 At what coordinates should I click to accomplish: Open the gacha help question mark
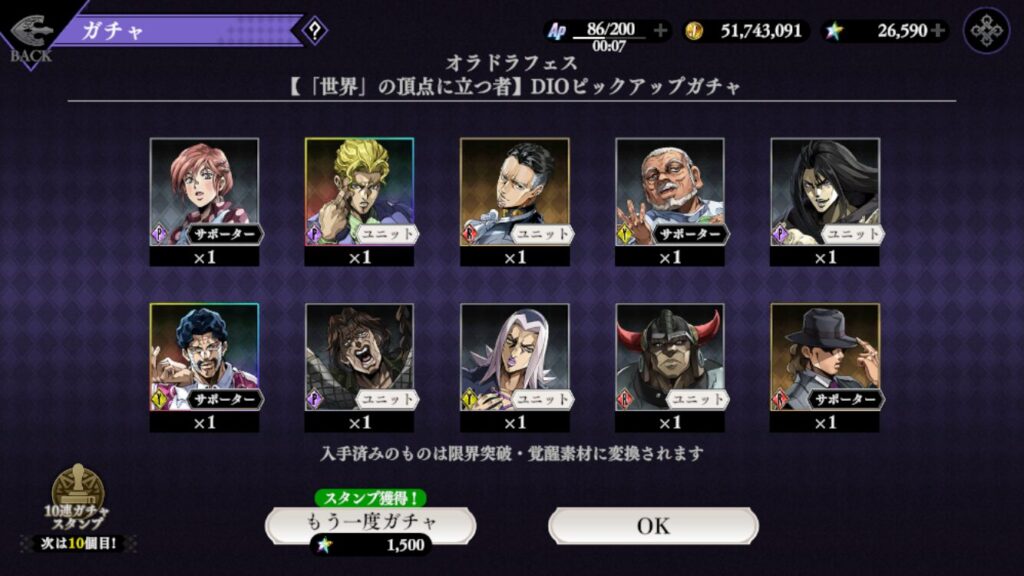click(x=315, y=30)
